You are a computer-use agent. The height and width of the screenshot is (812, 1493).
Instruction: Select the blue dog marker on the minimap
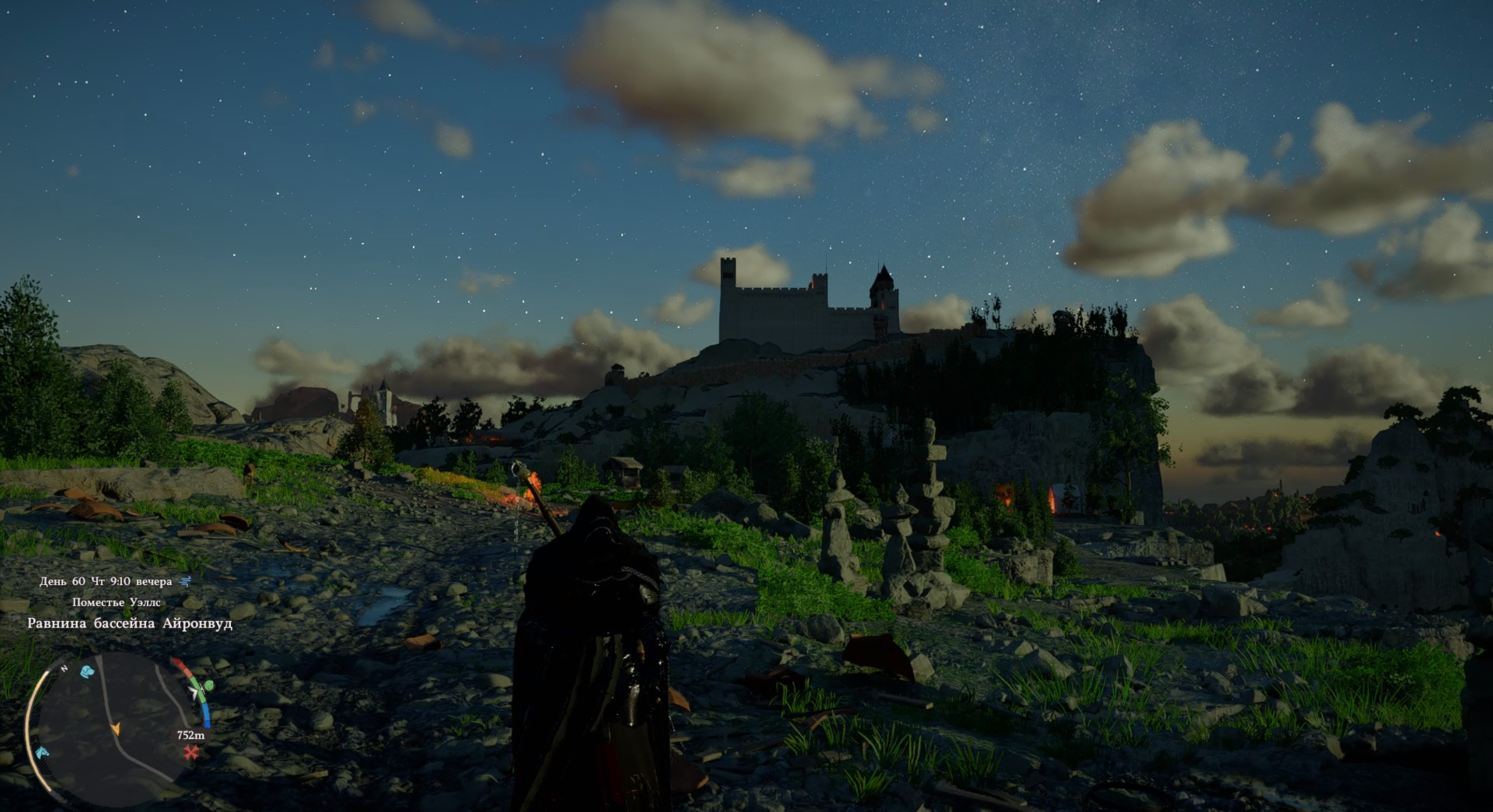point(87,671)
